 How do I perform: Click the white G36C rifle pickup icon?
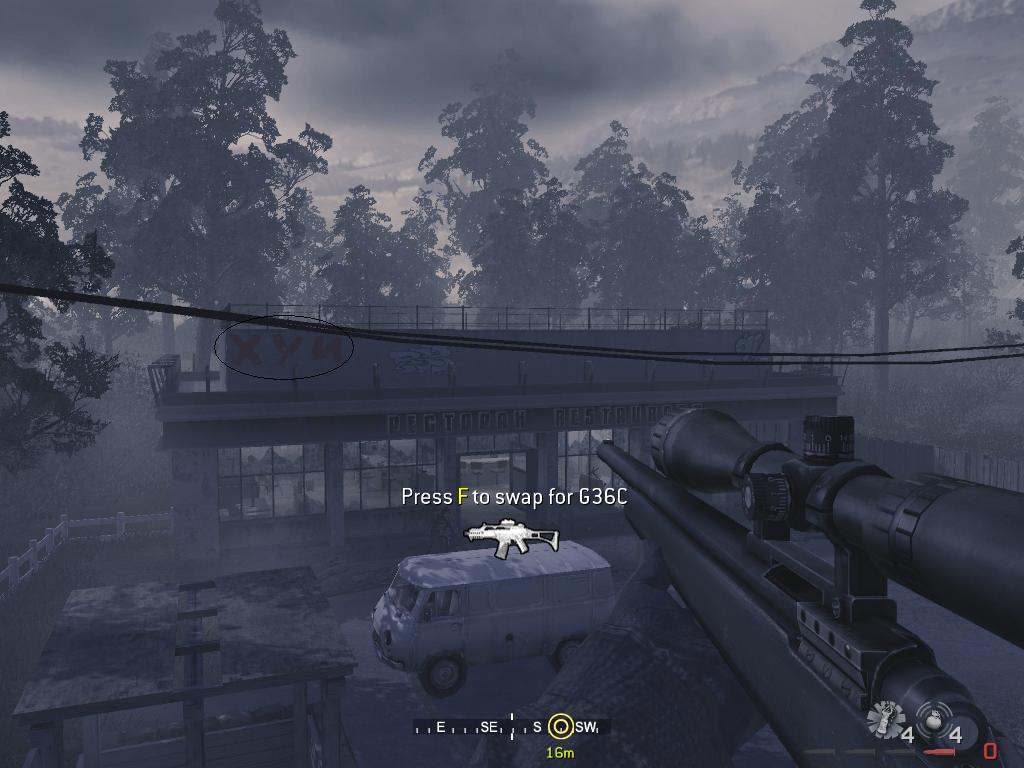pyautogui.click(x=513, y=537)
